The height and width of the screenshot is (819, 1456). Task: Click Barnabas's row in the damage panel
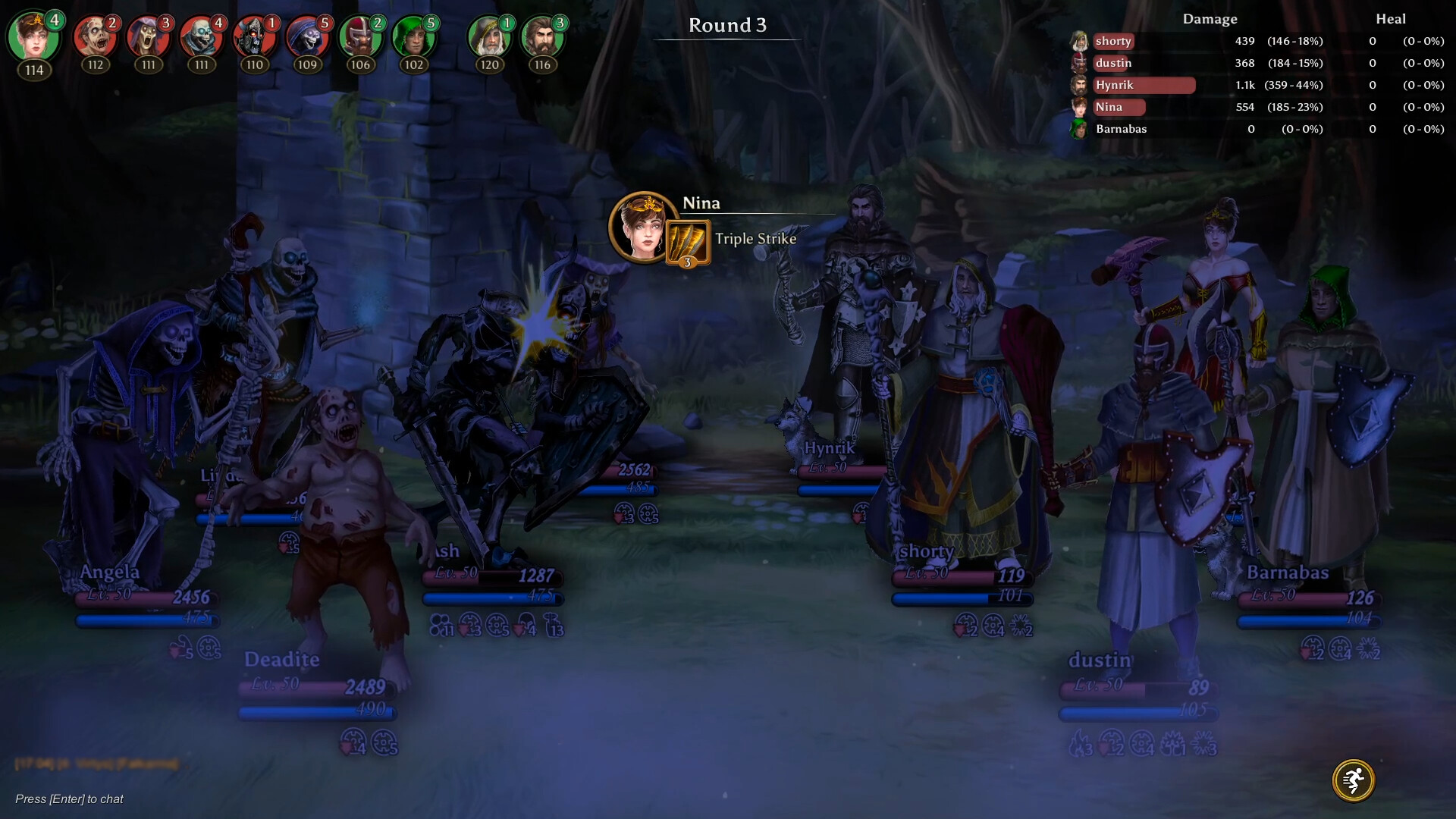pos(1120,129)
